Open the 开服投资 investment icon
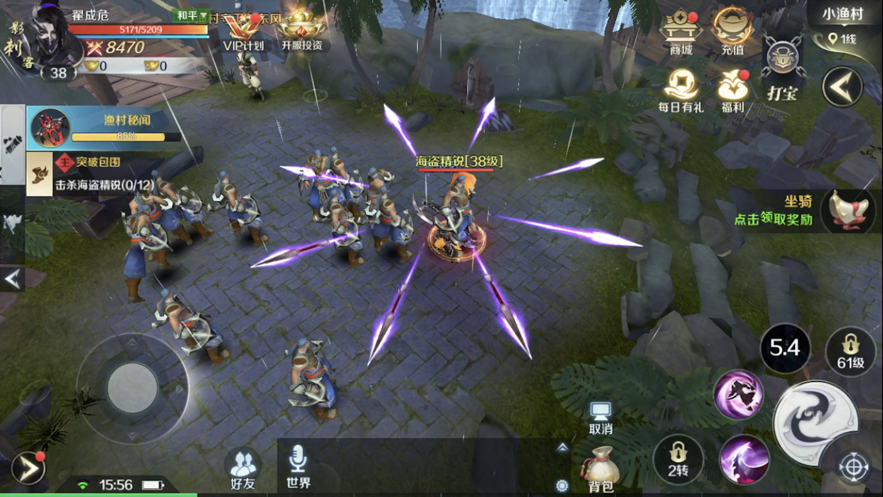This screenshot has height=497, width=883. pyautogui.click(x=301, y=30)
